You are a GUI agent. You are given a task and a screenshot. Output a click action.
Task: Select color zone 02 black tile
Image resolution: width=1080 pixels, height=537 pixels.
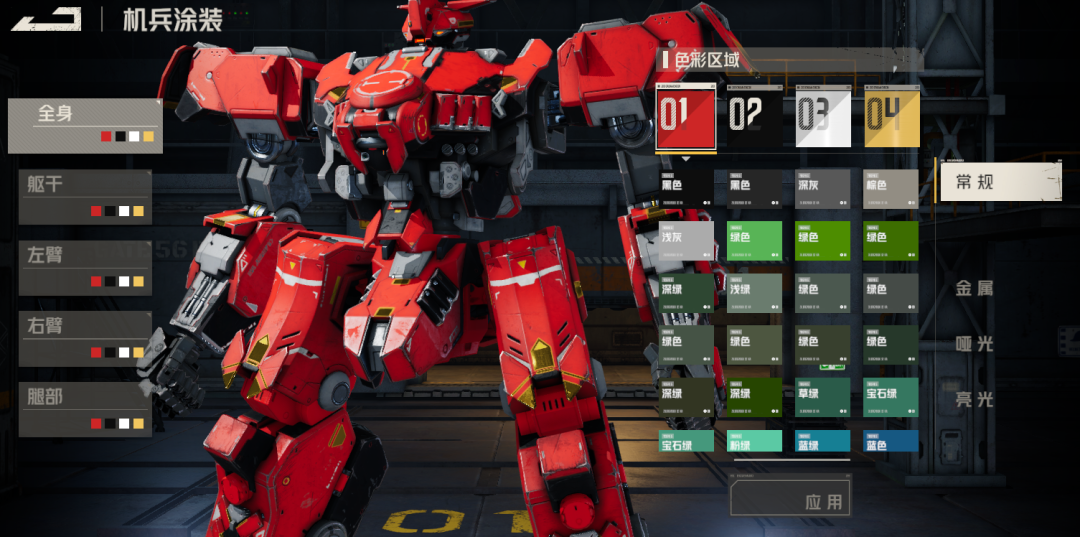pyautogui.click(x=754, y=117)
